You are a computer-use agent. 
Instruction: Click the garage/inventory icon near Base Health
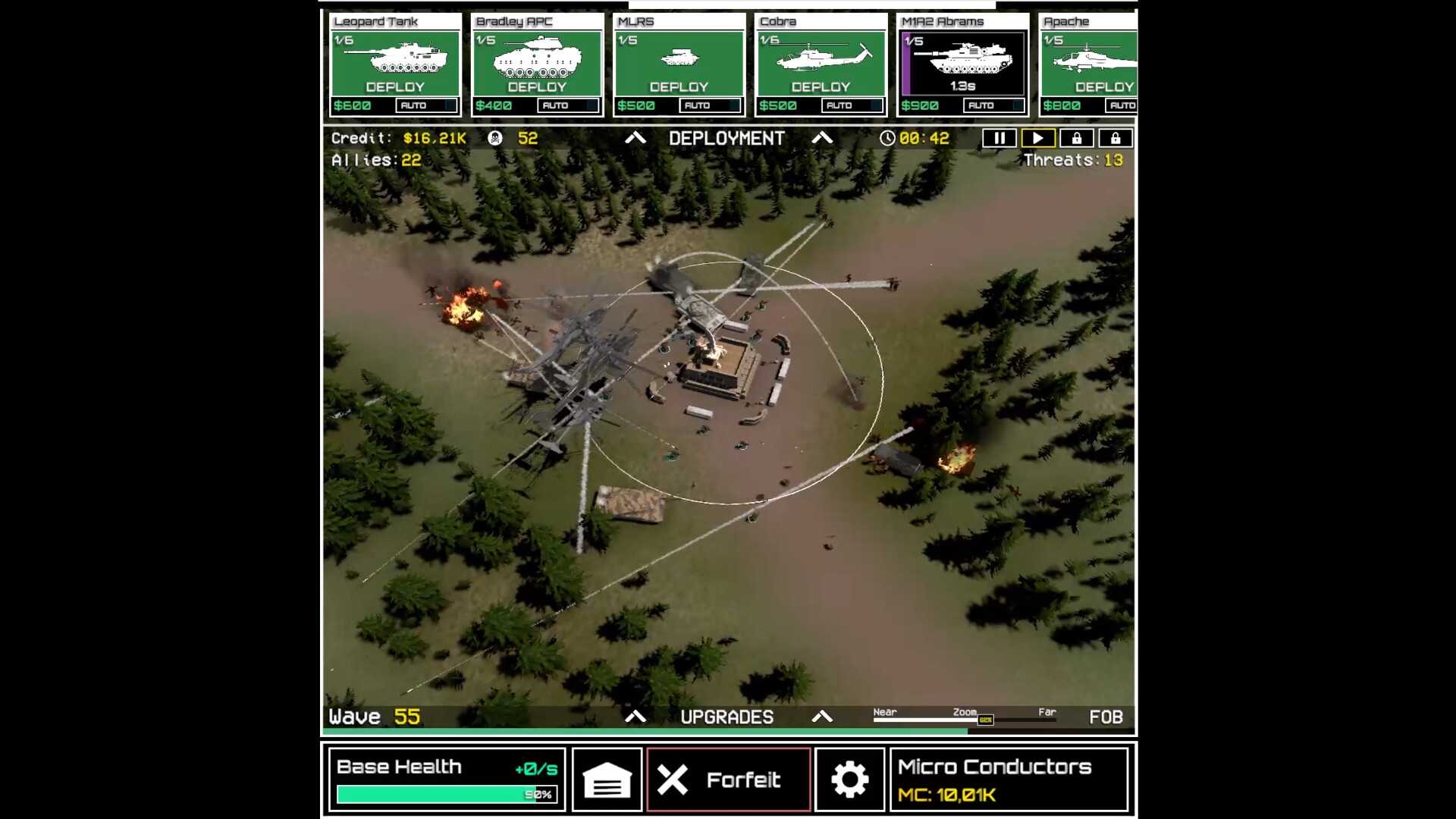(x=607, y=779)
